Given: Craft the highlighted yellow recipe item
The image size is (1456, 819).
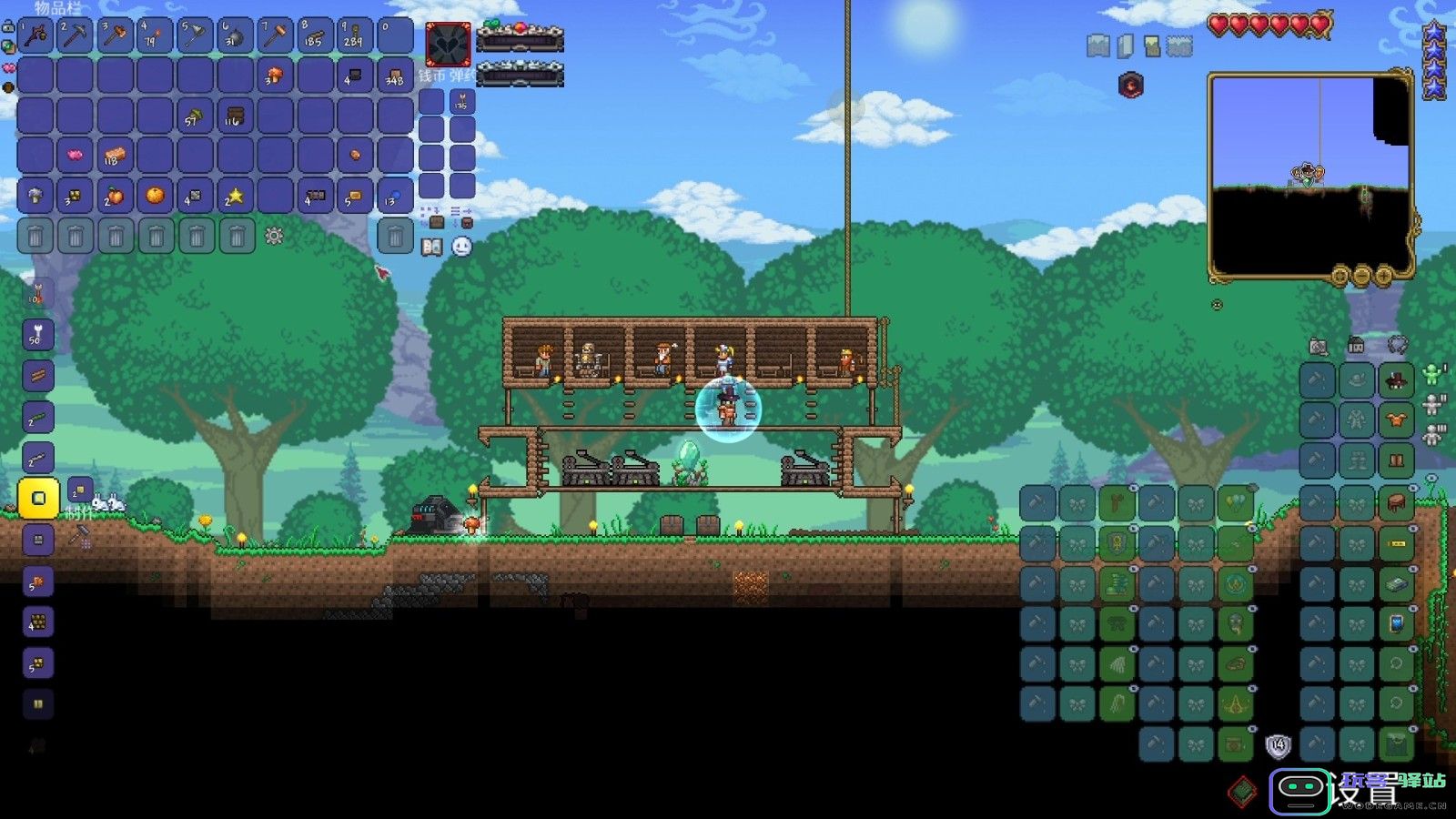Looking at the screenshot, I should pos(38,498).
